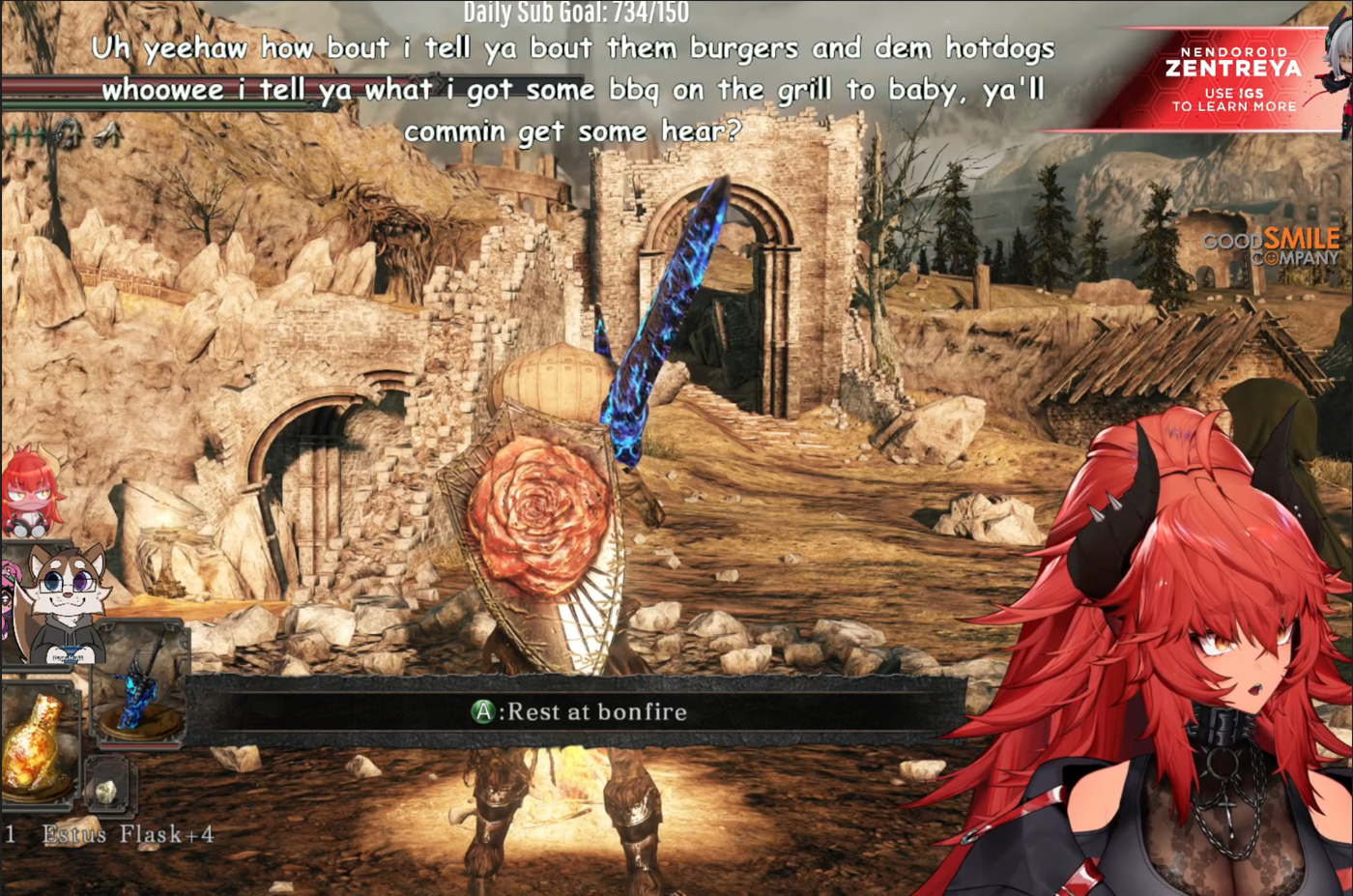1353x896 pixels.
Task: Click the Good Smile Company logo
Action: (1272, 246)
